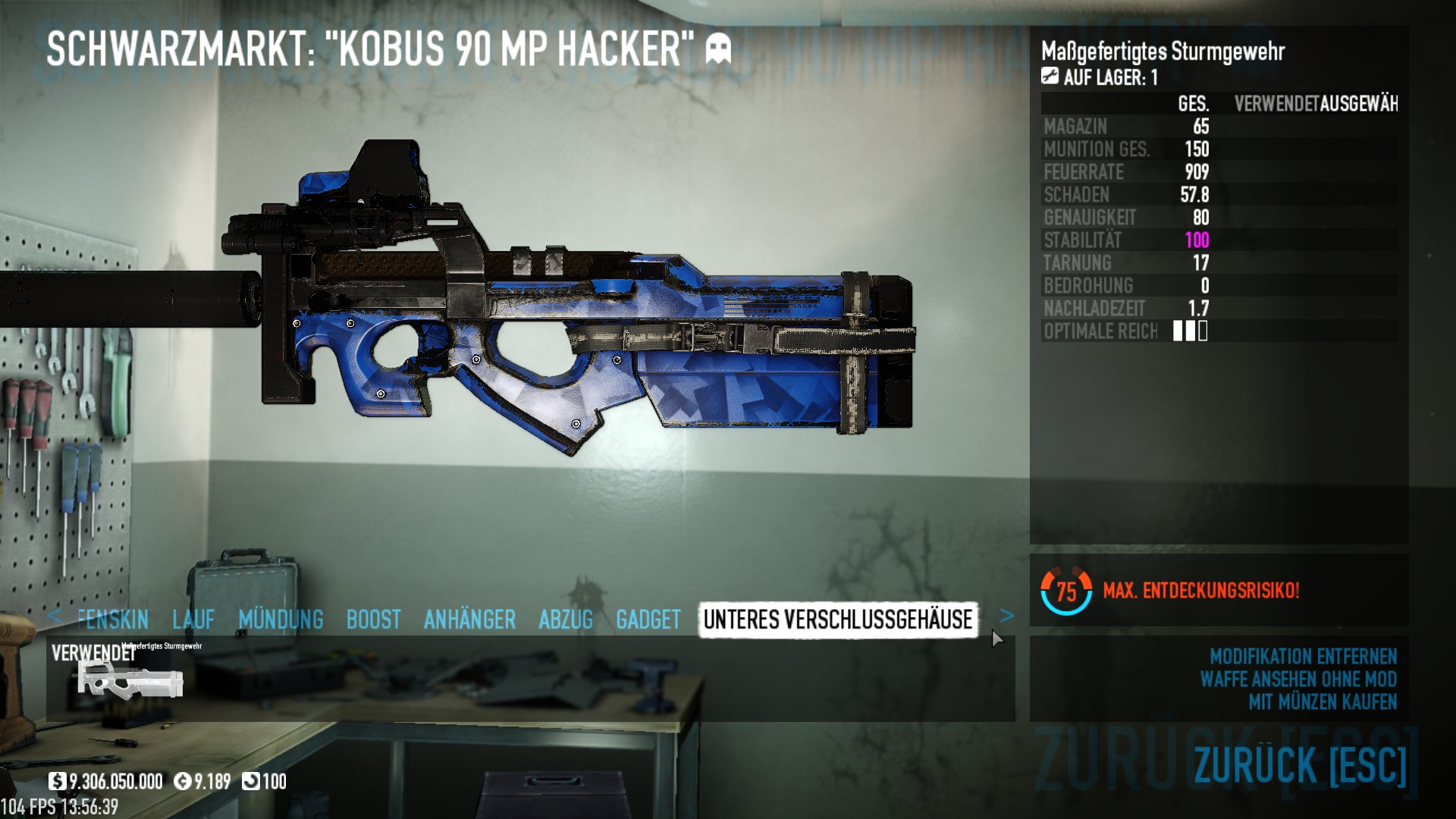Switch to the Fenskin tab

pos(112,620)
